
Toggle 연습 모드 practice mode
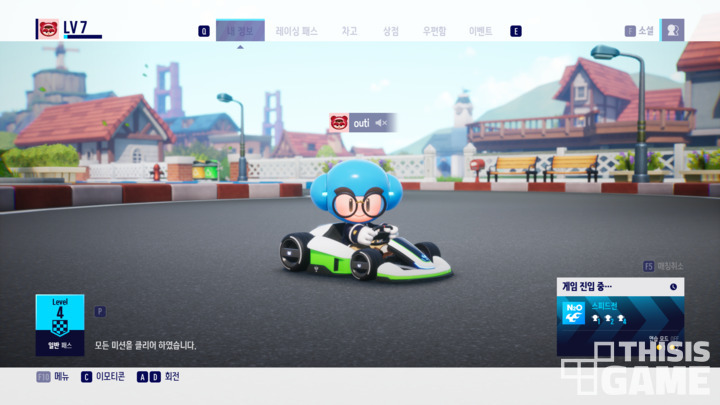pos(660,339)
